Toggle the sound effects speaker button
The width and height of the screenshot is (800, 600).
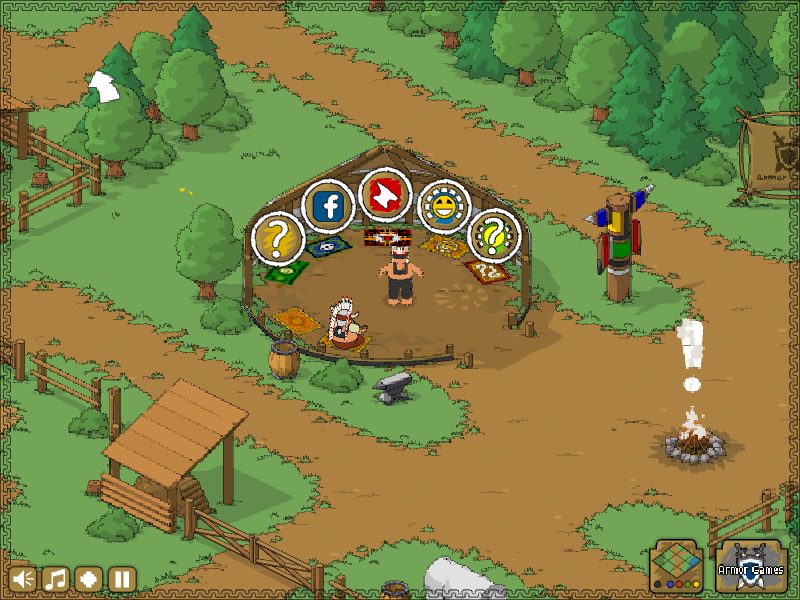click(x=23, y=579)
